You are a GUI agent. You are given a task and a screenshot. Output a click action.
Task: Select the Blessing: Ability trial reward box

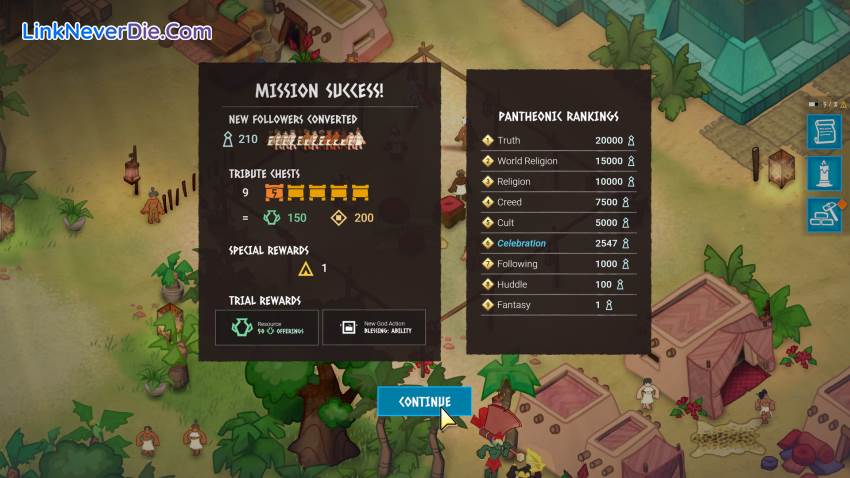373,327
